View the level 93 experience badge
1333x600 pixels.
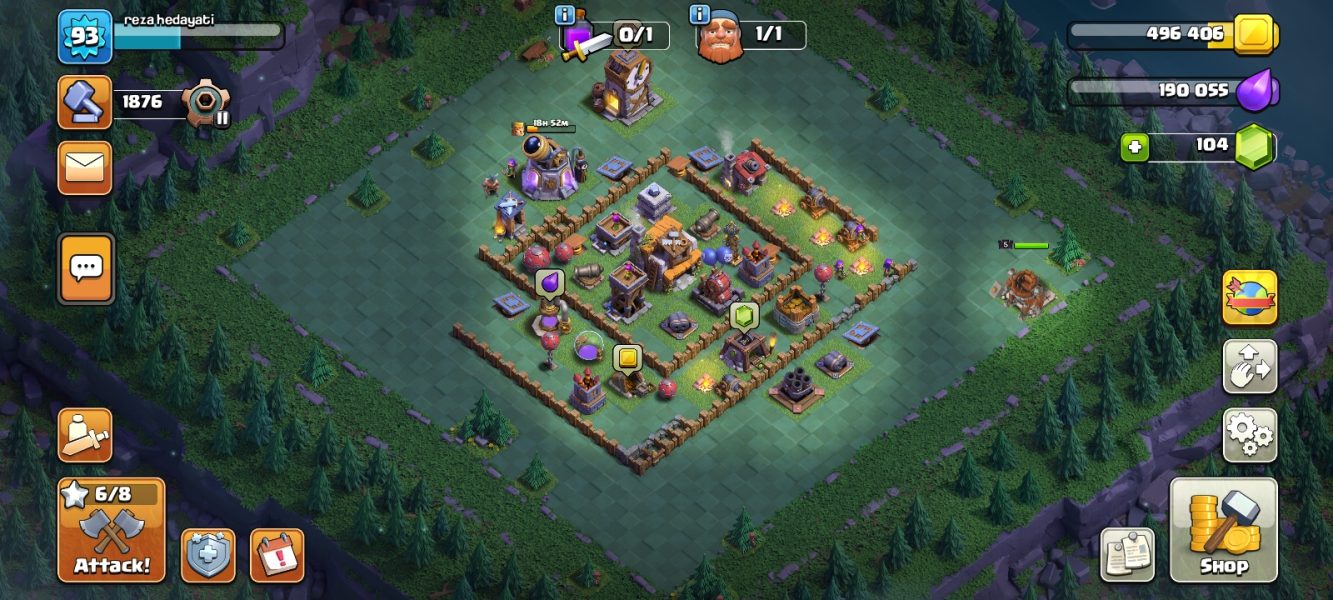pos(85,37)
